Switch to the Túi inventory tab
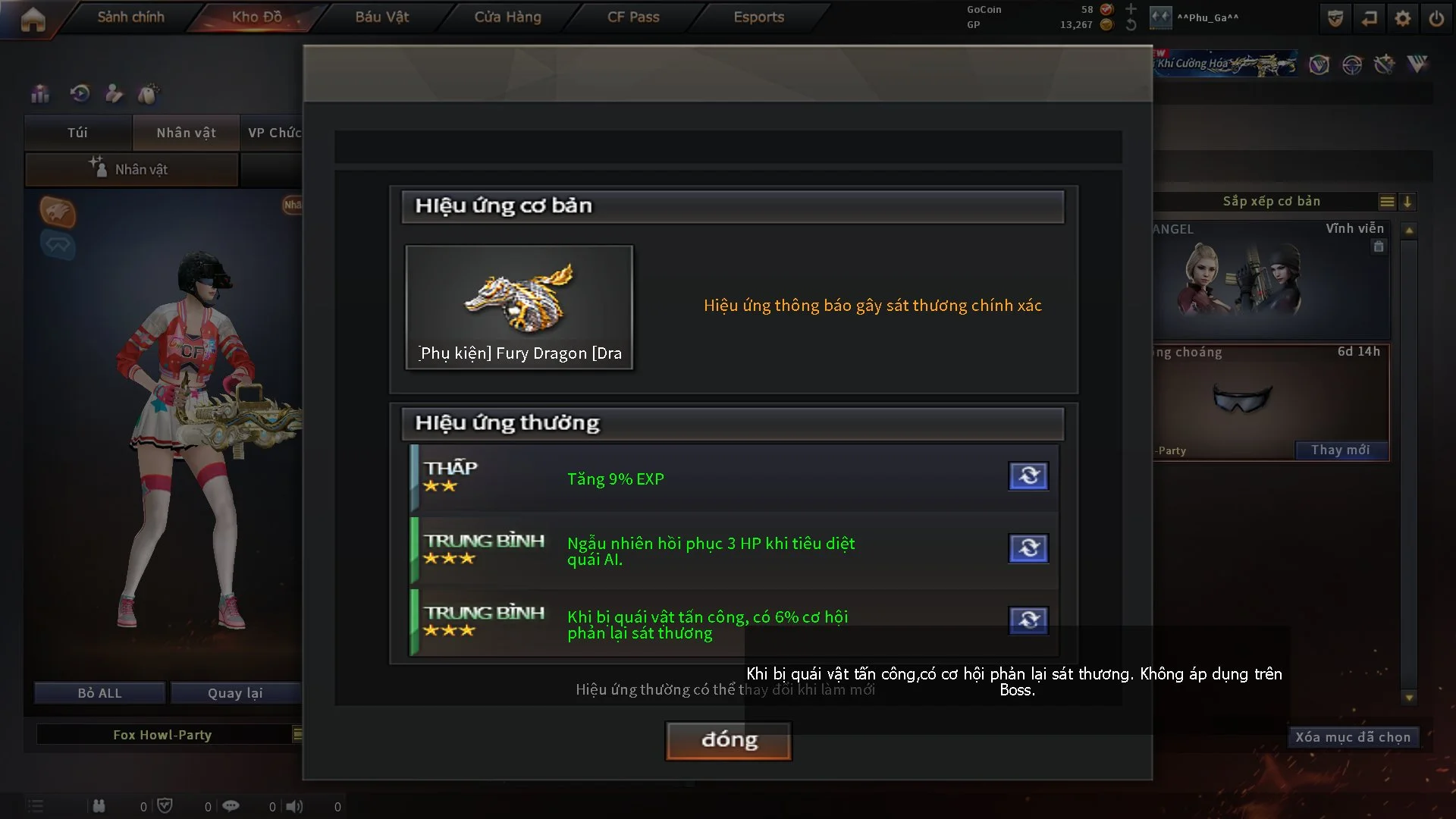 click(x=77, y=133)
